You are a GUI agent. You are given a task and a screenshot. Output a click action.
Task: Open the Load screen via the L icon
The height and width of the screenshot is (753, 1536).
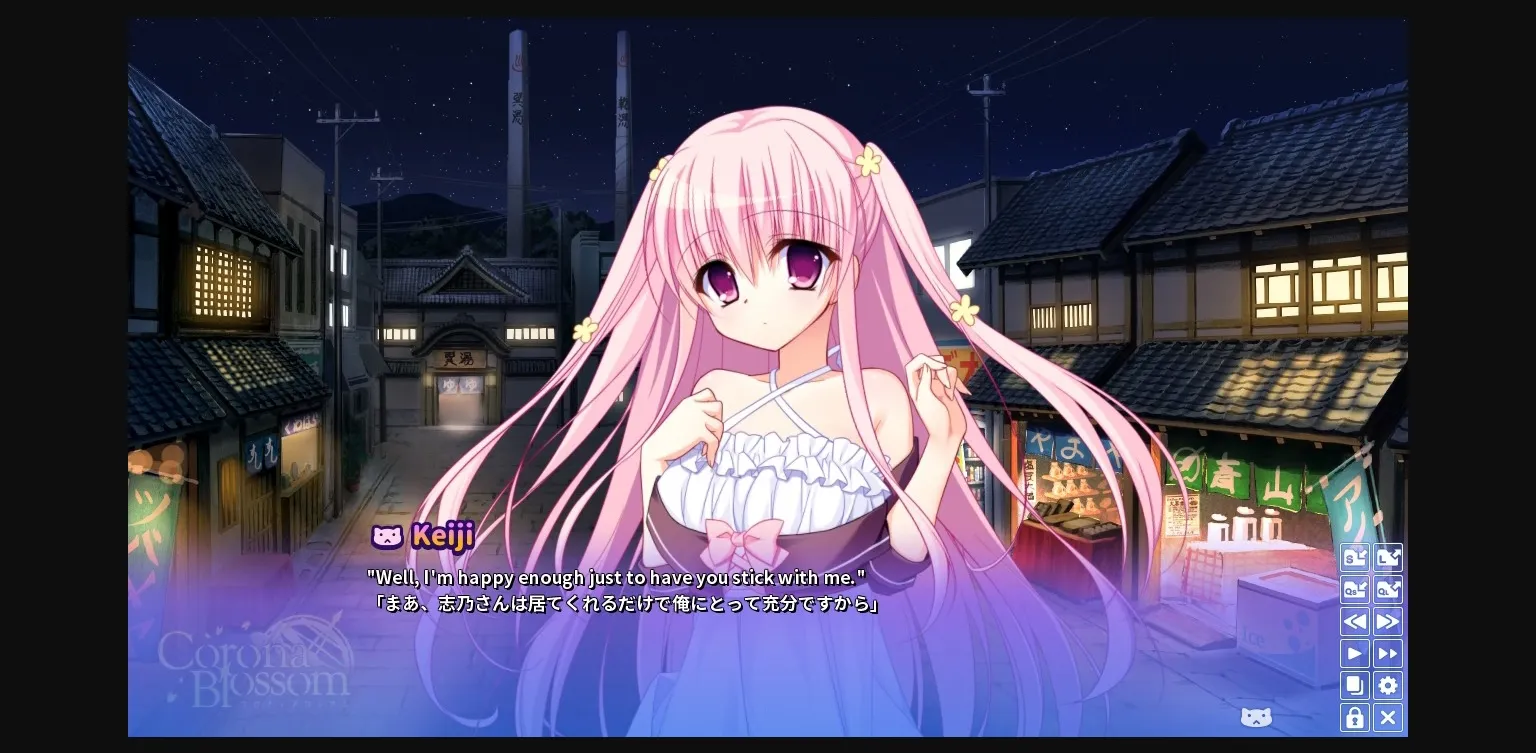pos(1388,557)
